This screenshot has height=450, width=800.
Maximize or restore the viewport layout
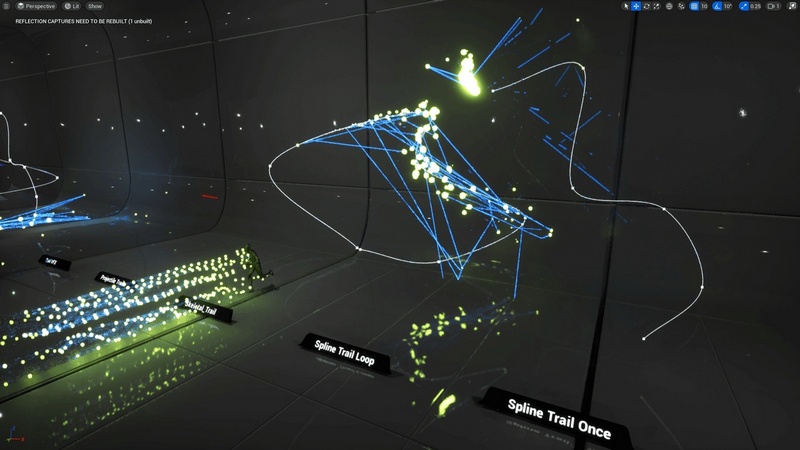pos(791,6)
